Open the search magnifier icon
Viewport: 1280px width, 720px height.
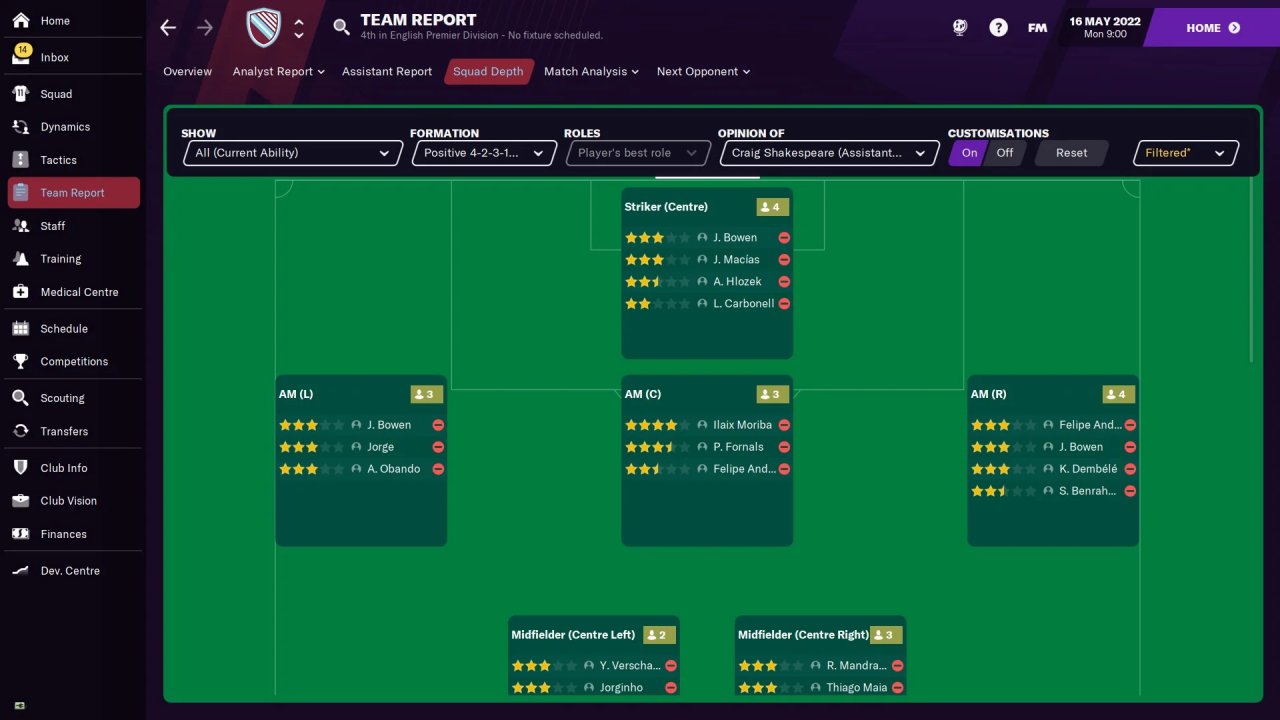(x=341, y=27)
